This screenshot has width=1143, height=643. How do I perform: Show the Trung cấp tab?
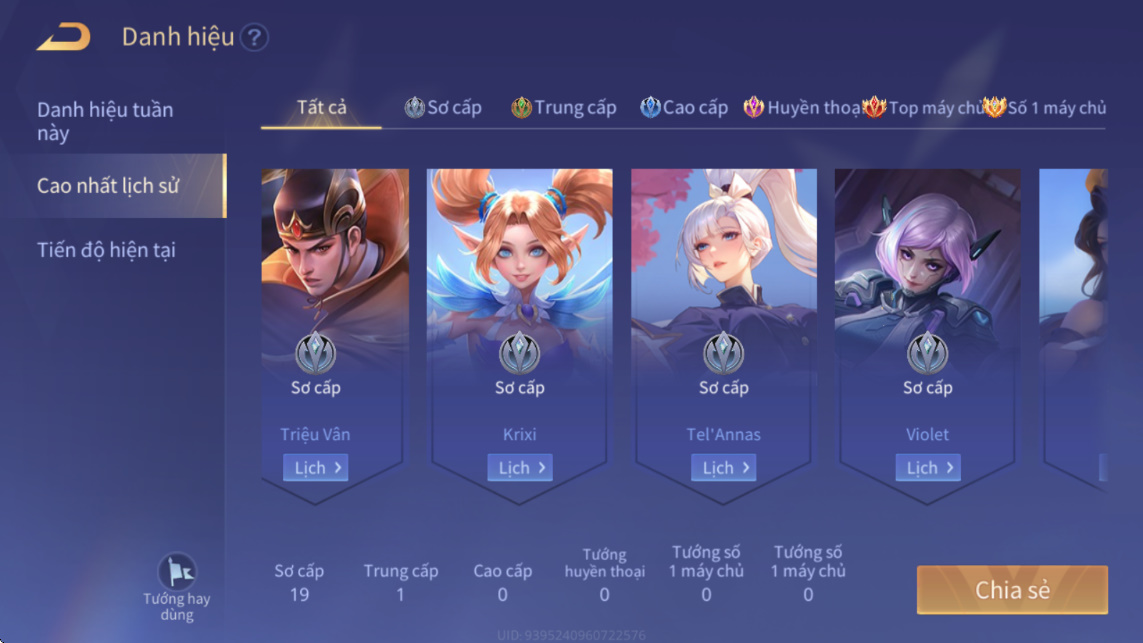coord(564,108)
